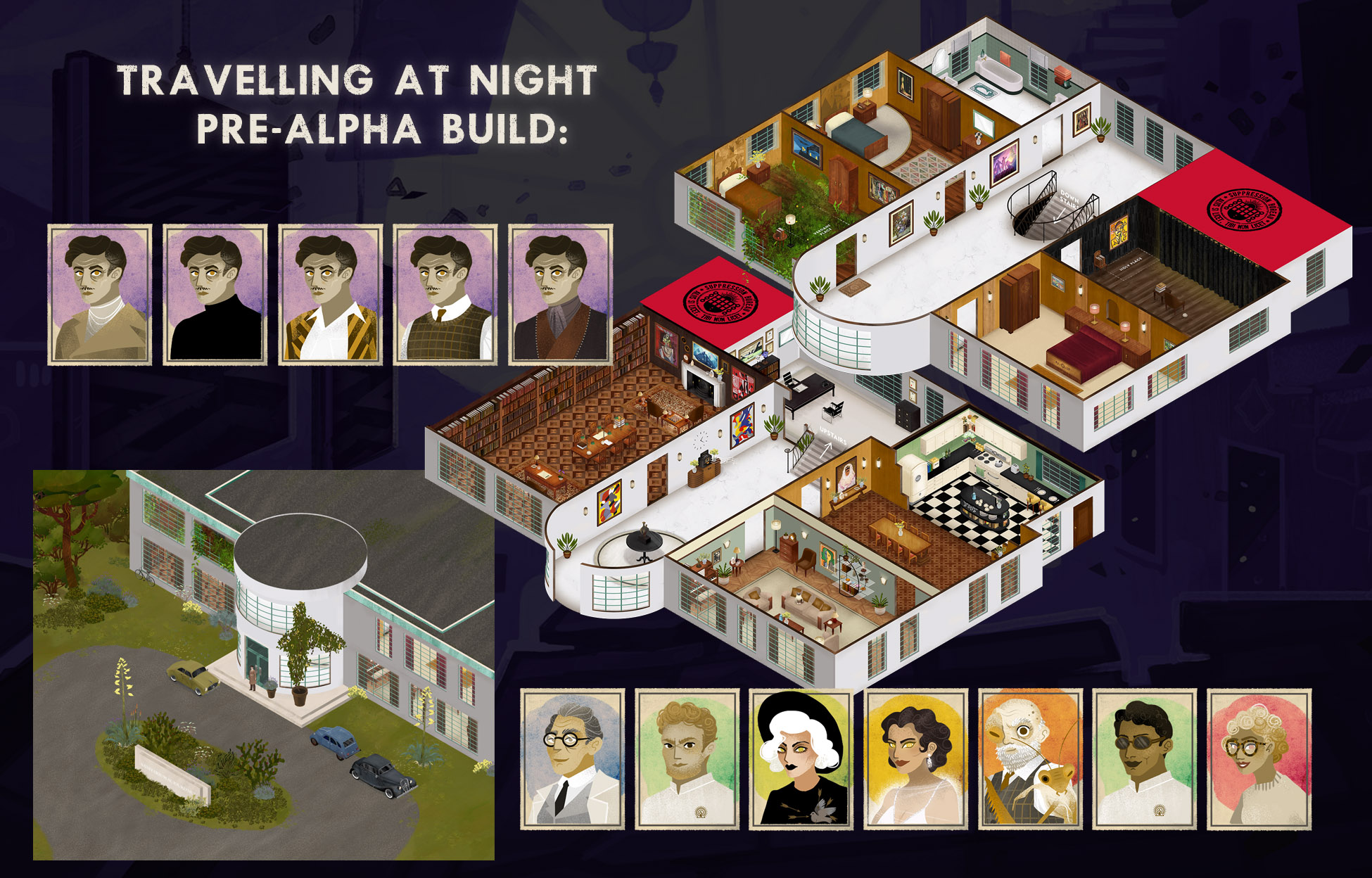Pick the gold striped jacket portrait
1372x878 pixels.
click(331, 295)
